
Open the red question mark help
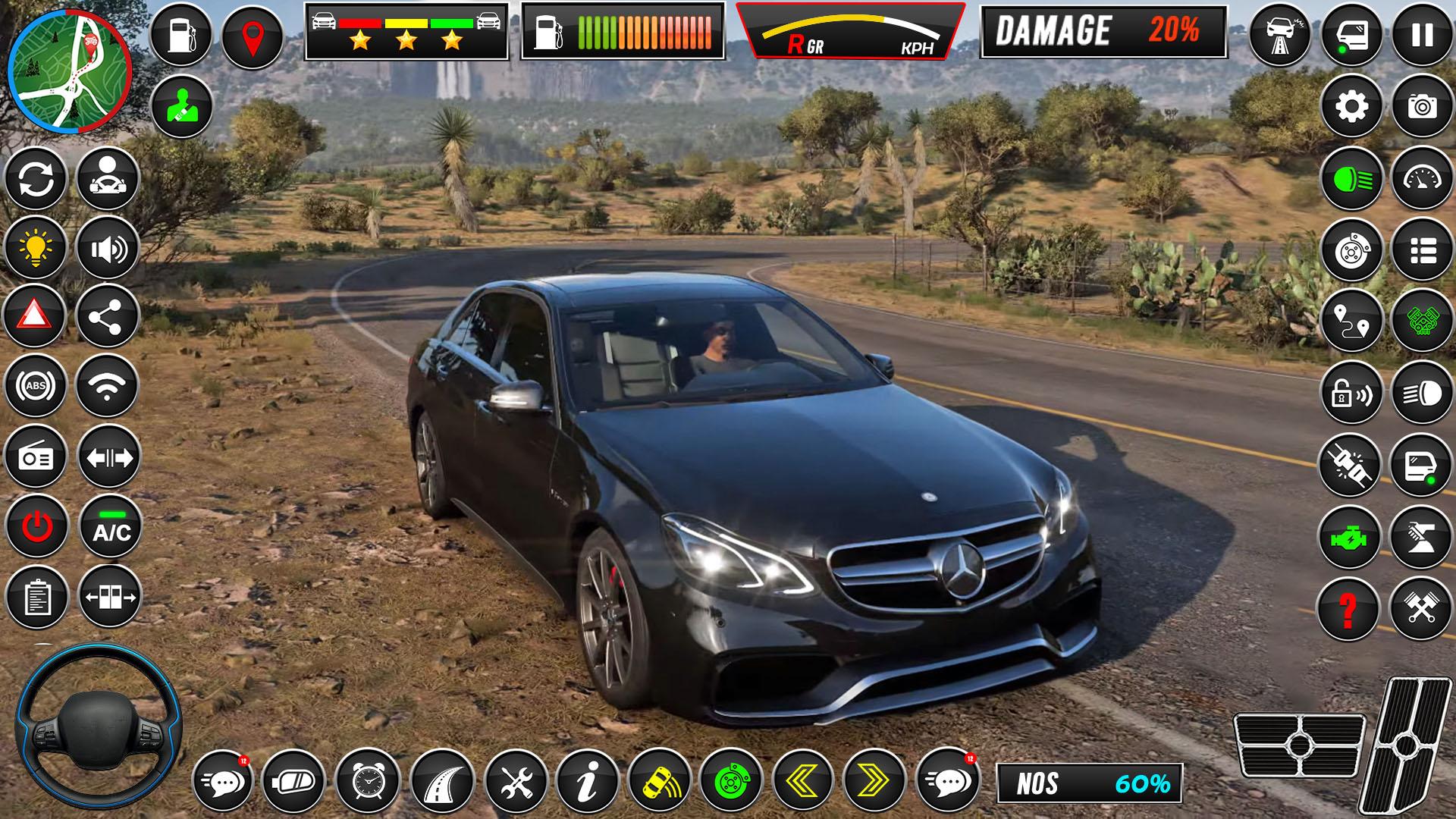tap(1348, 609)
